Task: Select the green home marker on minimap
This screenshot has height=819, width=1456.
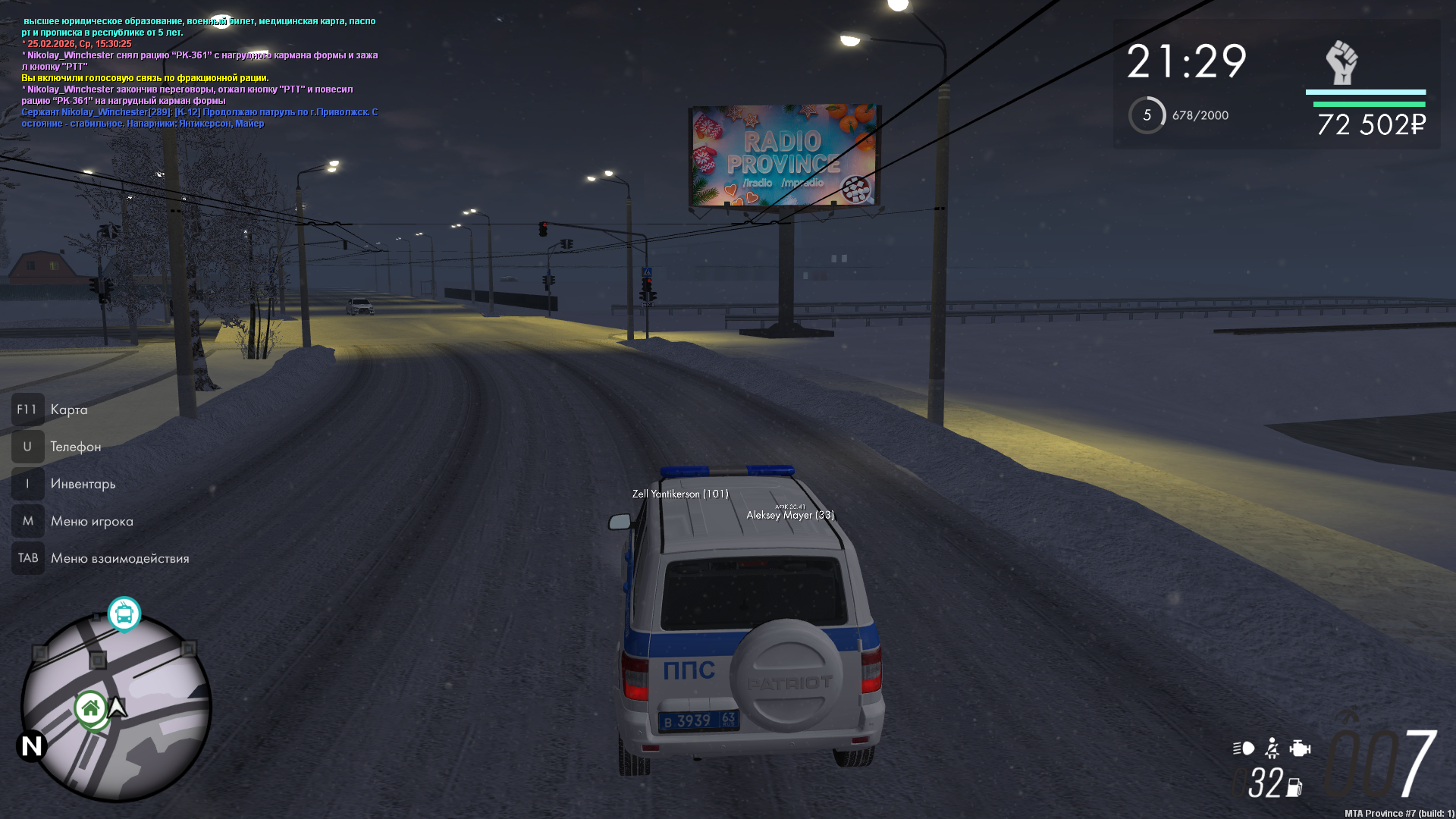Action: [x=91, y=709]
